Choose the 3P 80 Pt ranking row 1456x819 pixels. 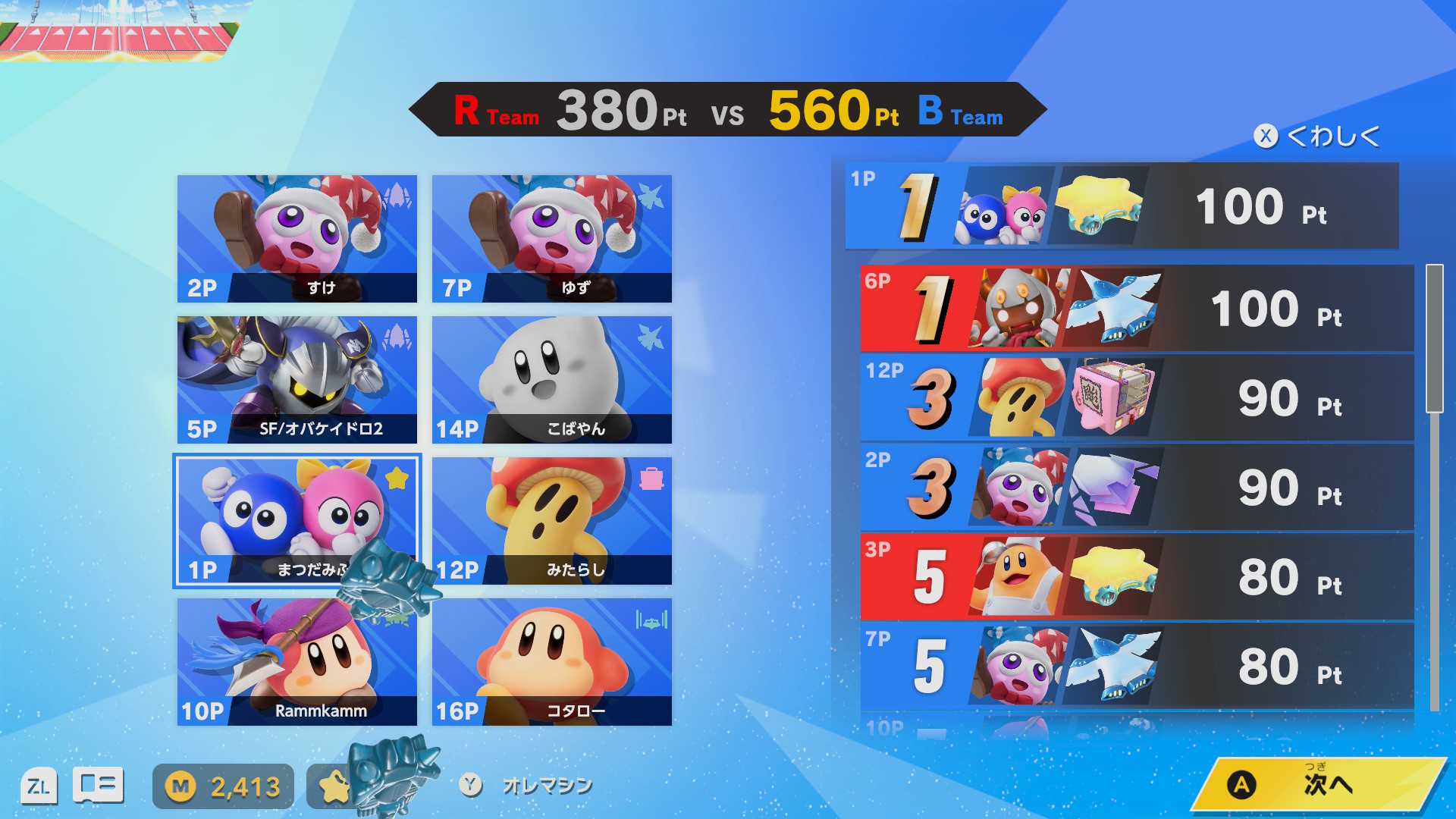coord(1137,577)
